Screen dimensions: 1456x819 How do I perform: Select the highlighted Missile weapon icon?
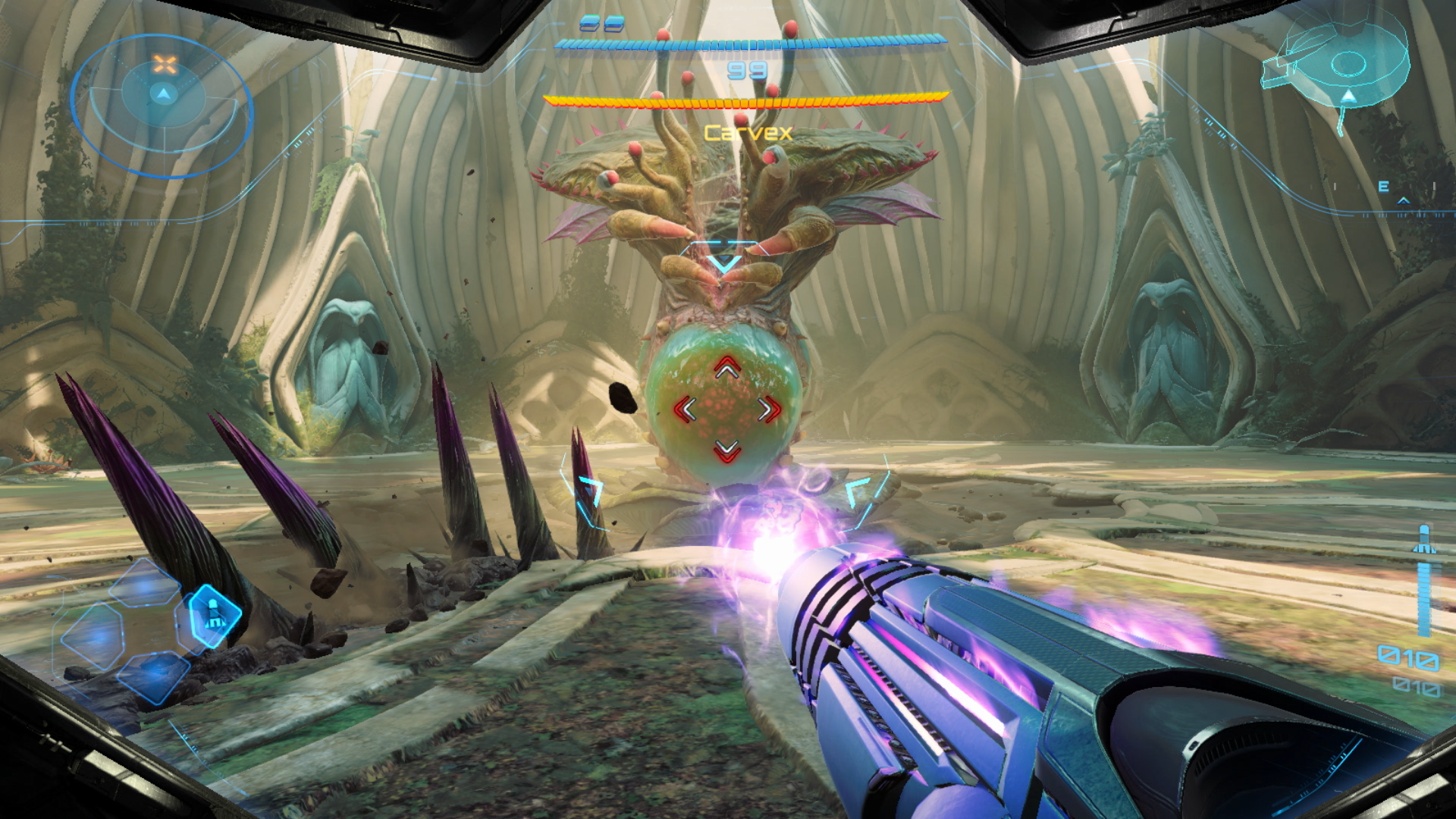coord(214,617)
